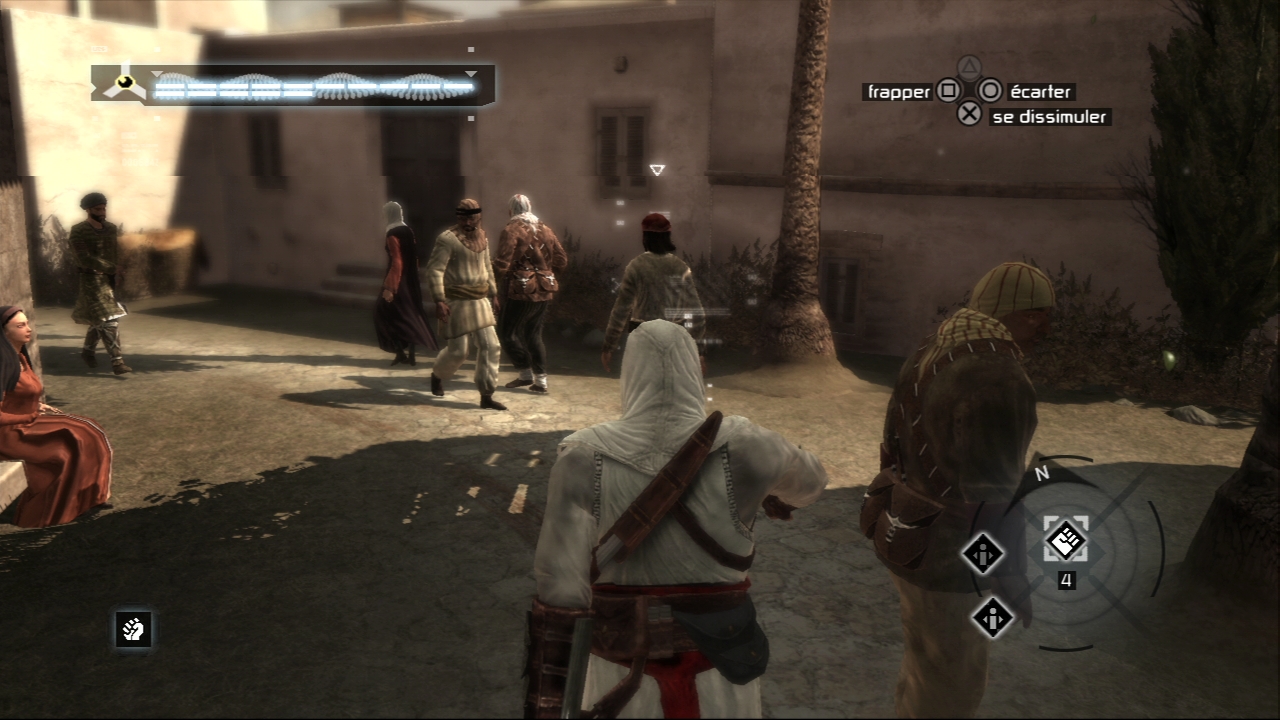Click the fist marker on the minimap

1066,540
